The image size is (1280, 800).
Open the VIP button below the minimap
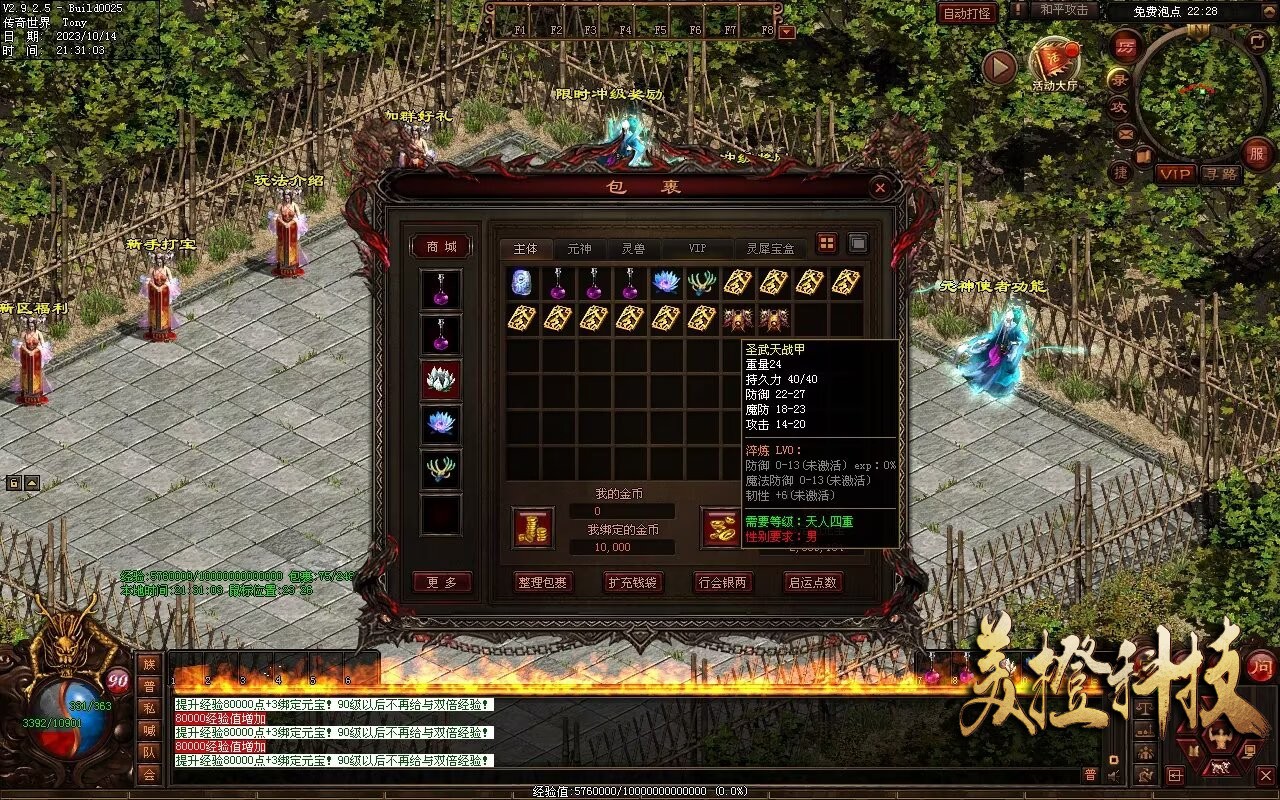click(1176, 174)
